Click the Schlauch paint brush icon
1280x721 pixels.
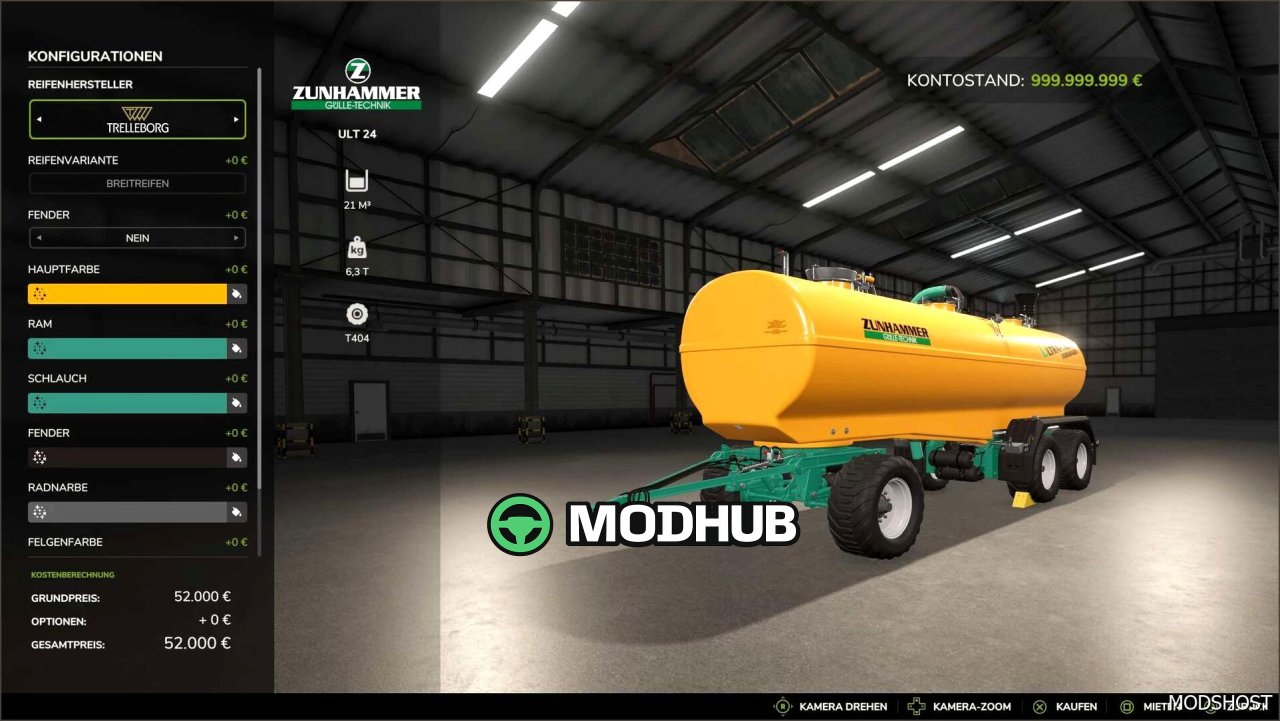click(x=237, y=402)
